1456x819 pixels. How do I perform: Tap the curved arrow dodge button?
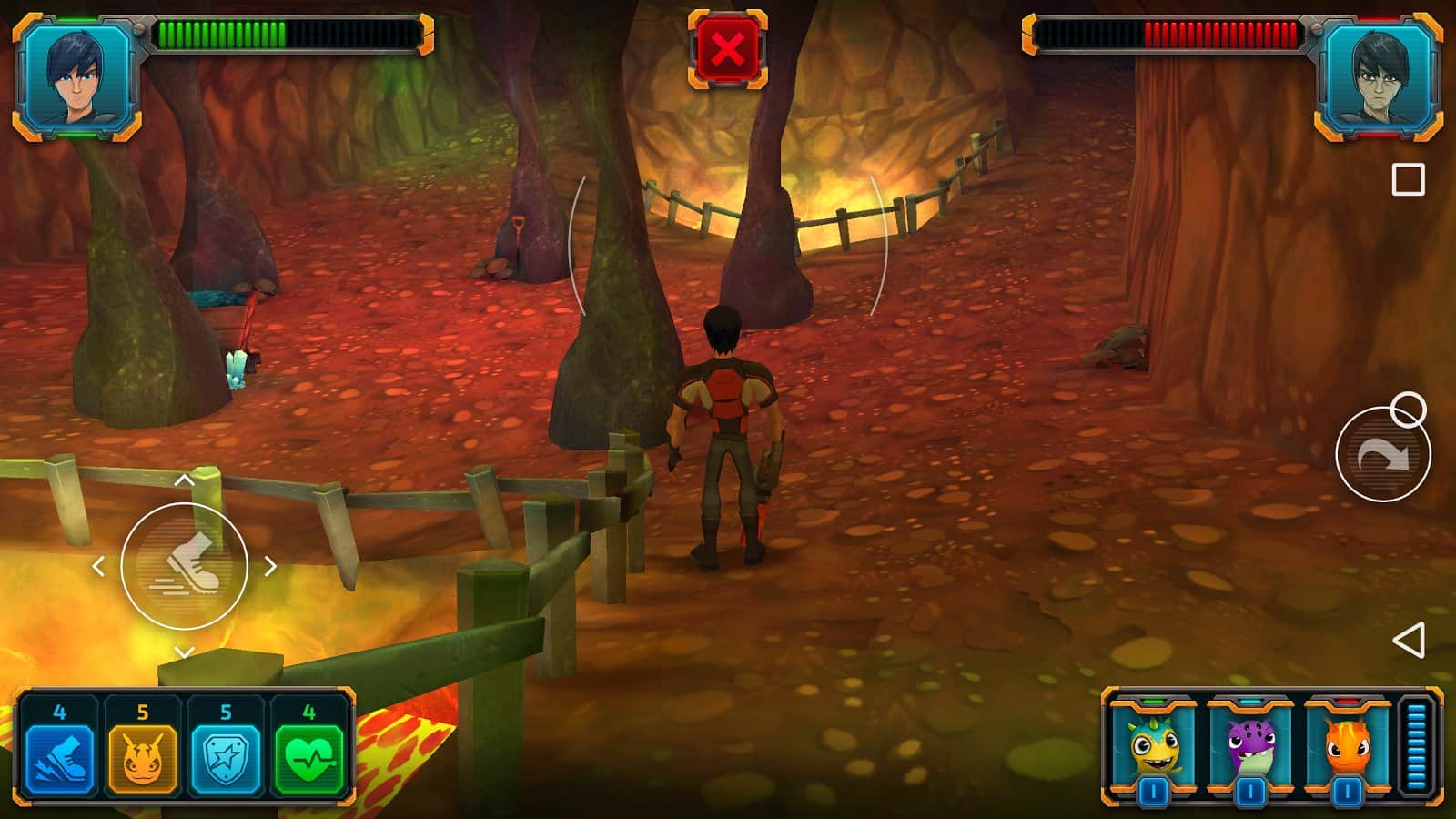pyautogui.click(x=1382, y=455)
